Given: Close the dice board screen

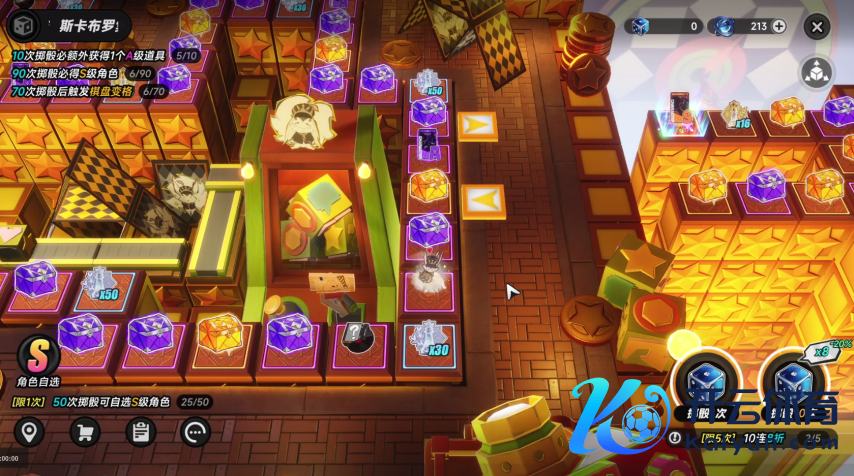Looking at the screenshot, I should tap(817, 27).
